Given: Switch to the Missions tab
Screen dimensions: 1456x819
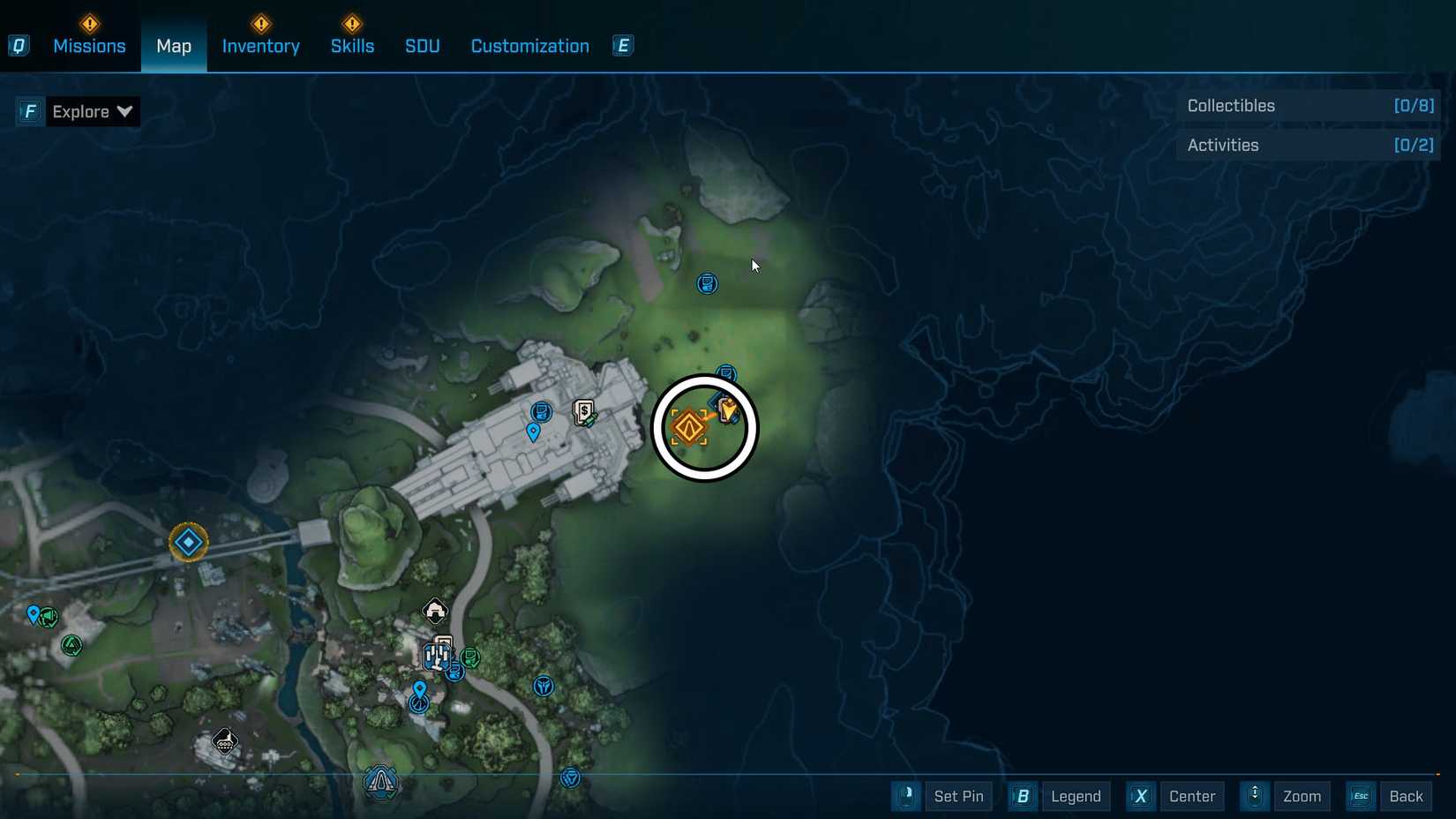Looking at the screenshot, I should [89, 46].
